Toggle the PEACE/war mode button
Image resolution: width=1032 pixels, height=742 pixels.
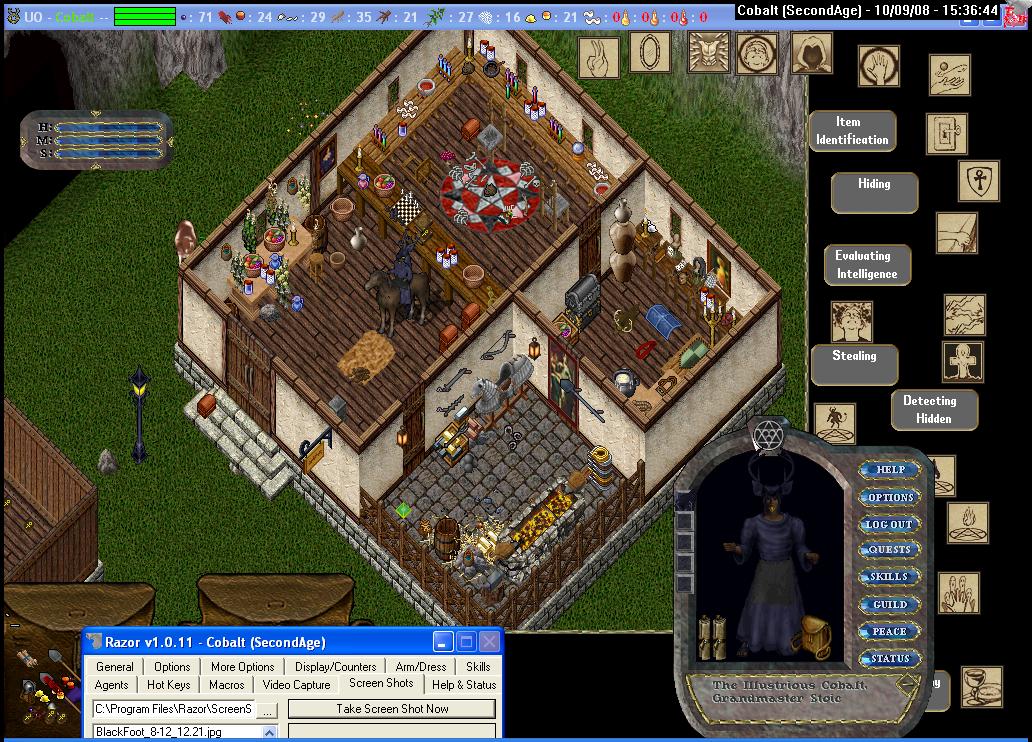pyautogui.click(x=889, y=631)
